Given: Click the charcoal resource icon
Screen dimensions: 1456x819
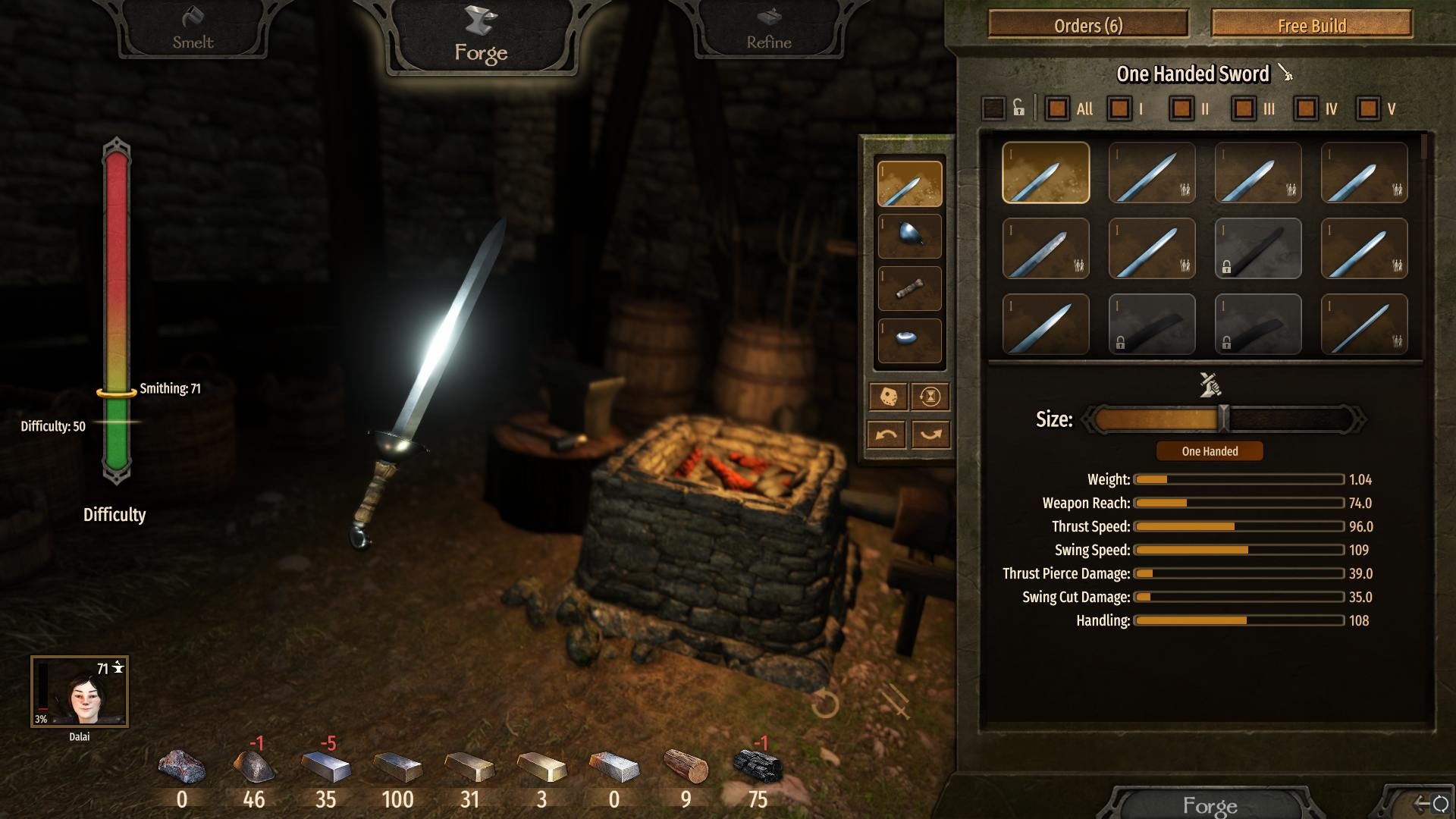Looking at the screenshot, I should [758, 766].
